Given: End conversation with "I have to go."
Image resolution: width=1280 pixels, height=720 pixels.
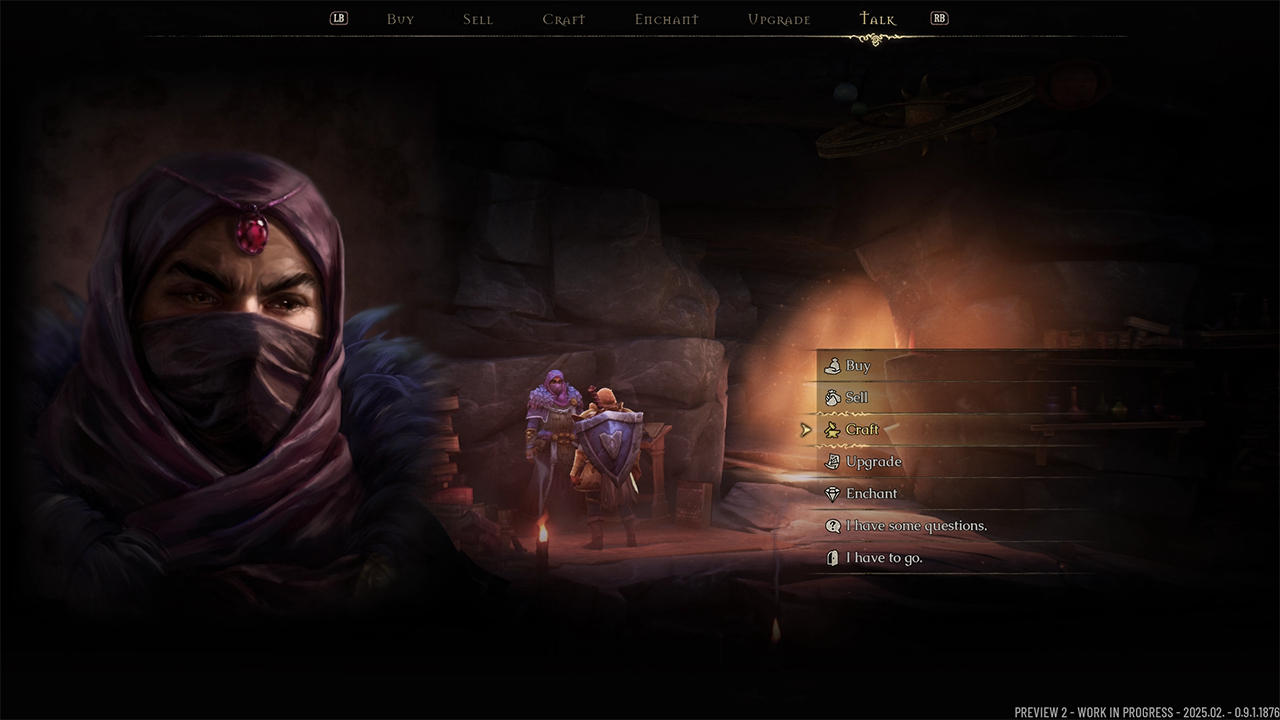Looking at the screenshot, I should (x=884, y=558).
